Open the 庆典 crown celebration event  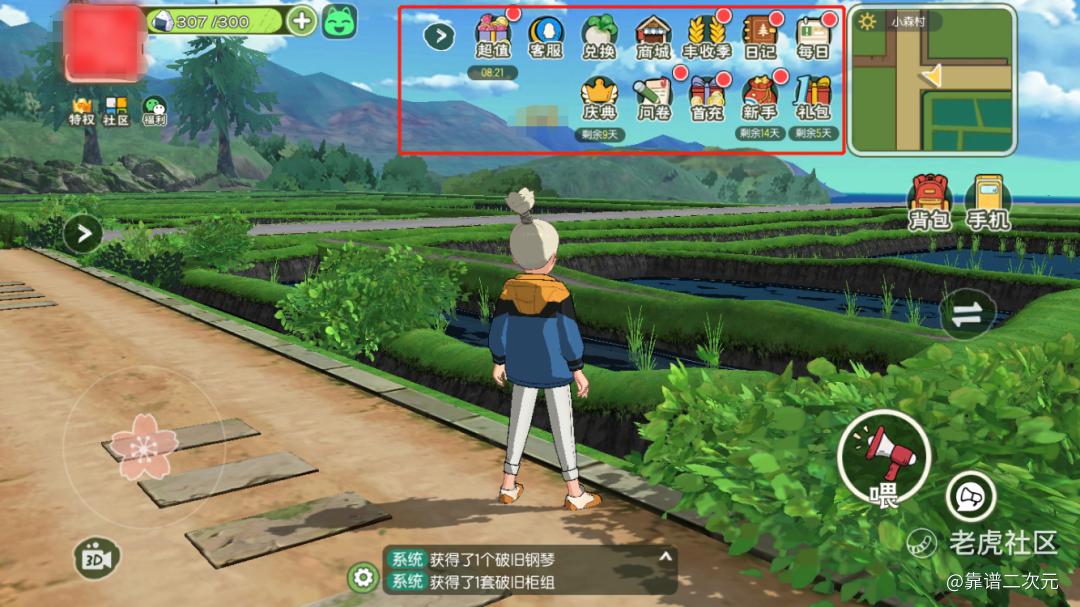point(600,98)
